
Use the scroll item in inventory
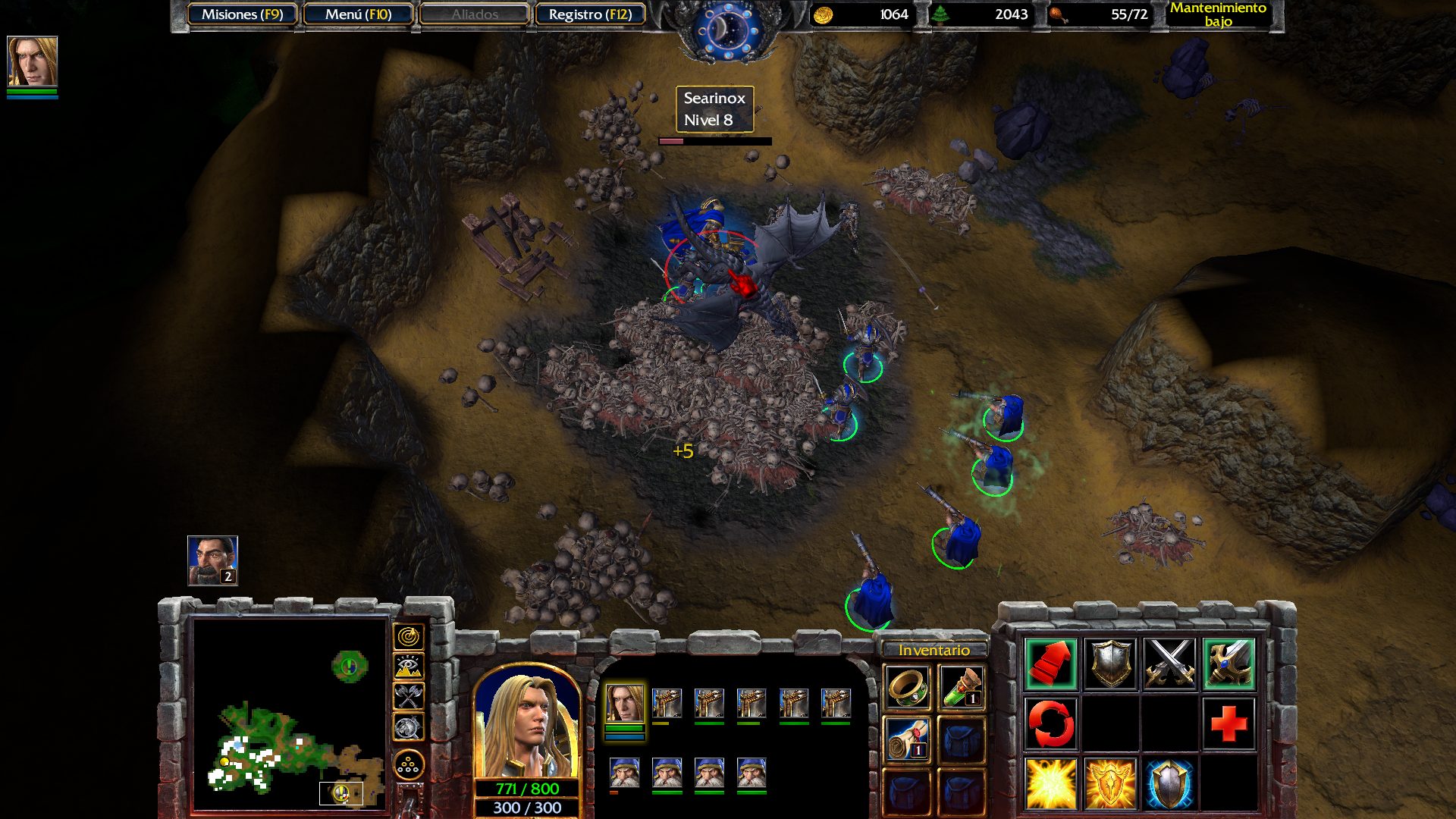coord(907,739)
